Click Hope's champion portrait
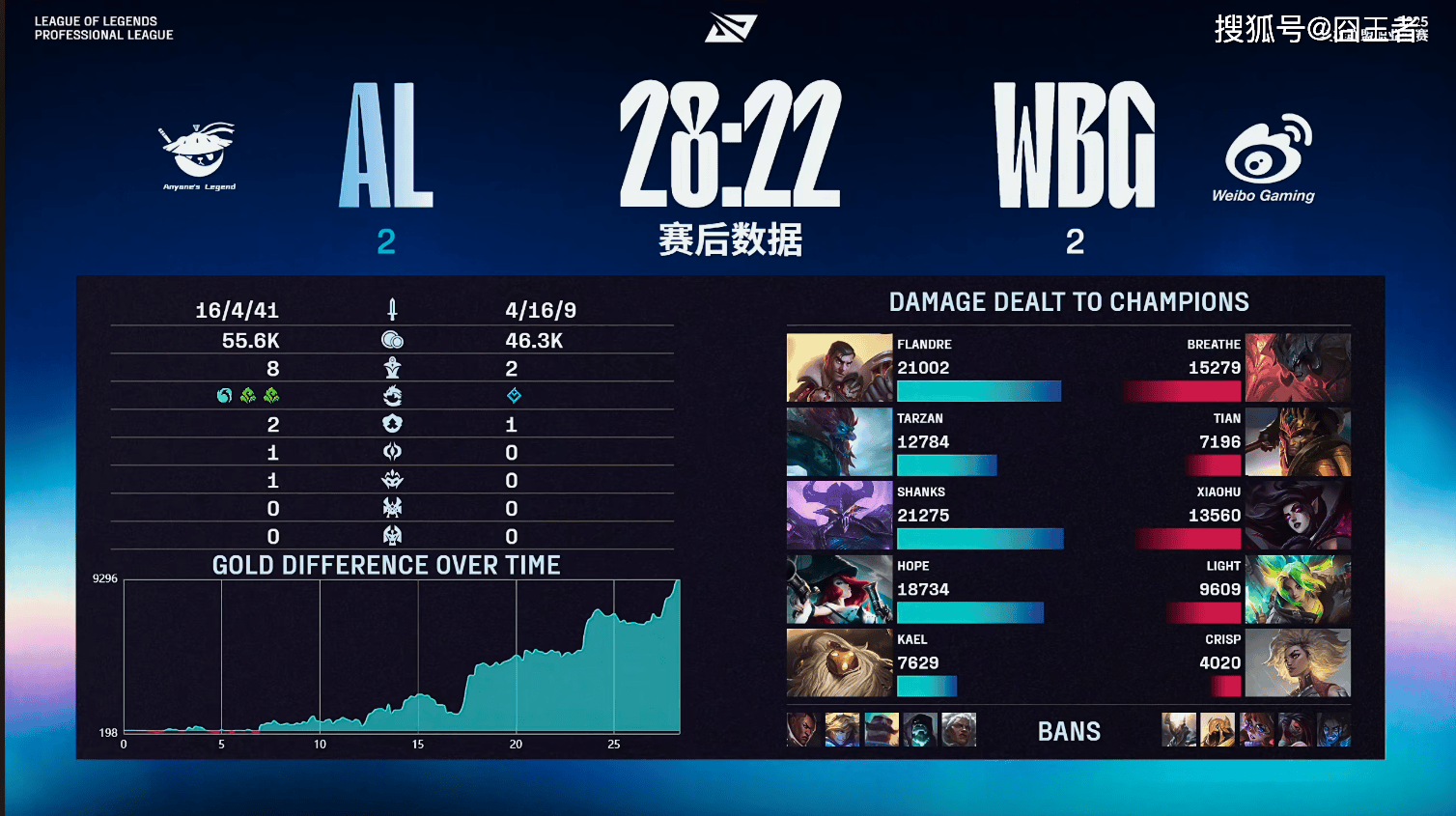1456x816 pixels. point(839,590)
